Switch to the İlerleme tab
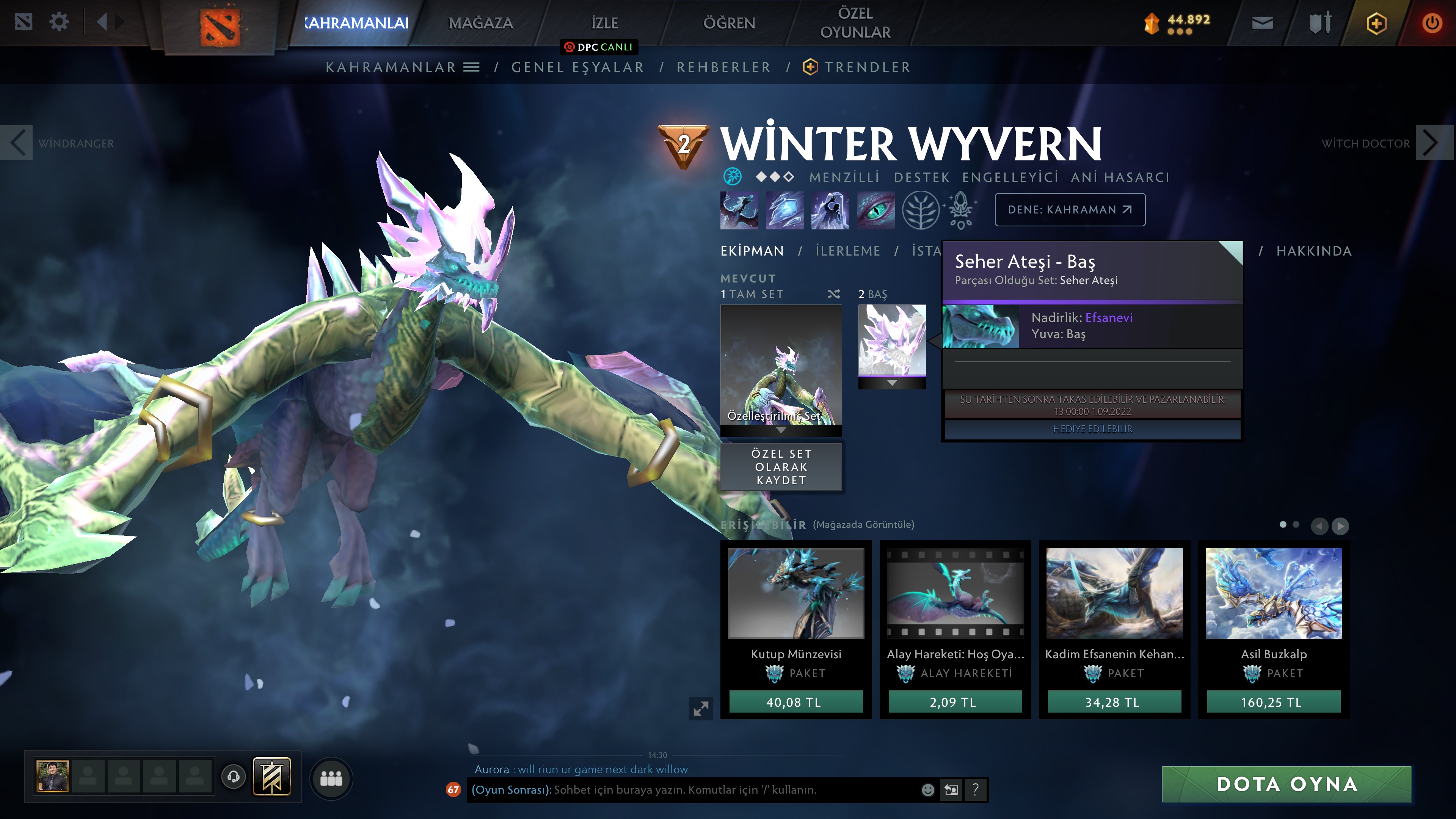Viewport: 1456px width, 819px height. tap(847, 251)
